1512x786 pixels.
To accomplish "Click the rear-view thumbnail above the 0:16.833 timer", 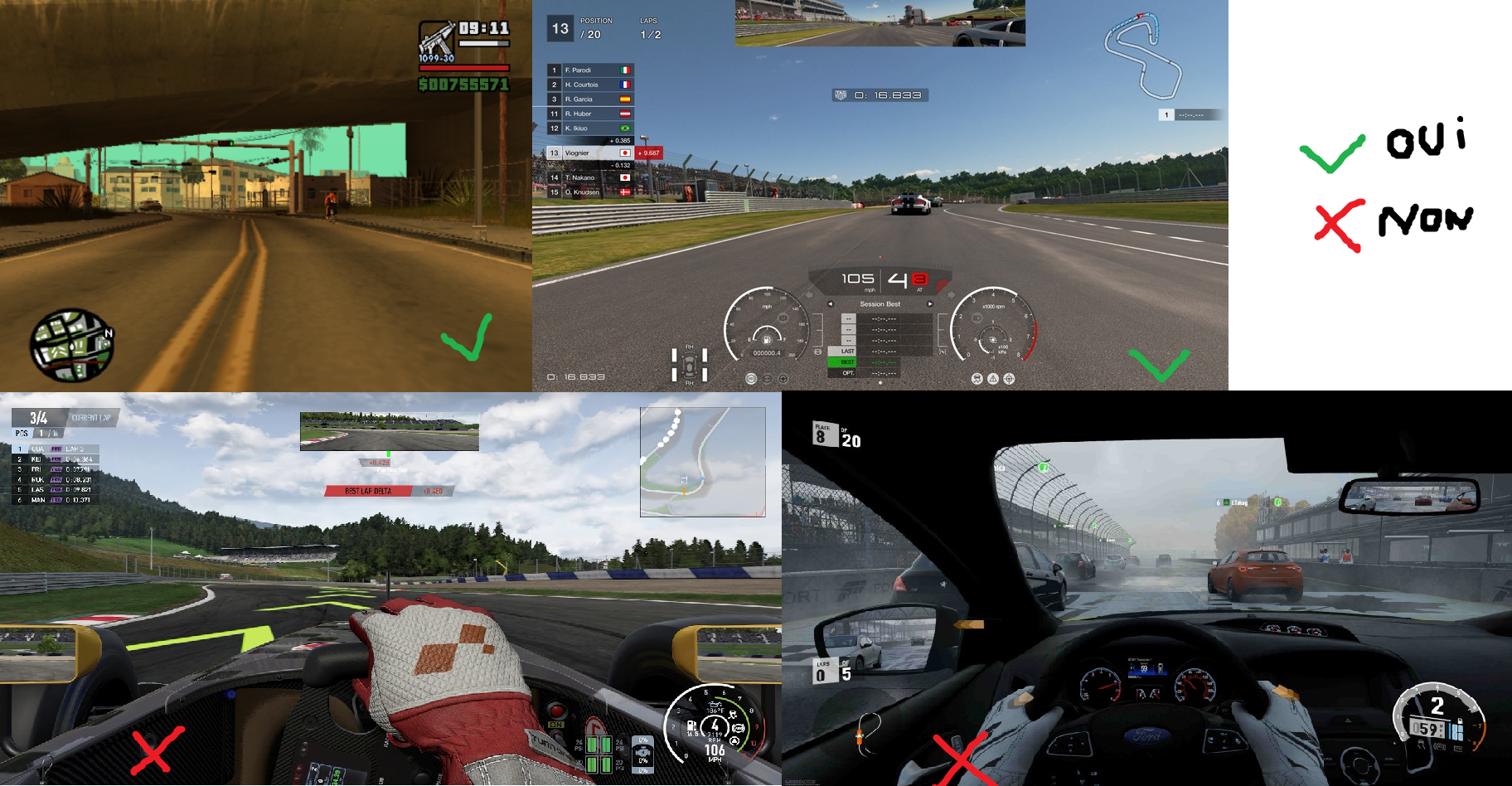I will coord(880,23).
